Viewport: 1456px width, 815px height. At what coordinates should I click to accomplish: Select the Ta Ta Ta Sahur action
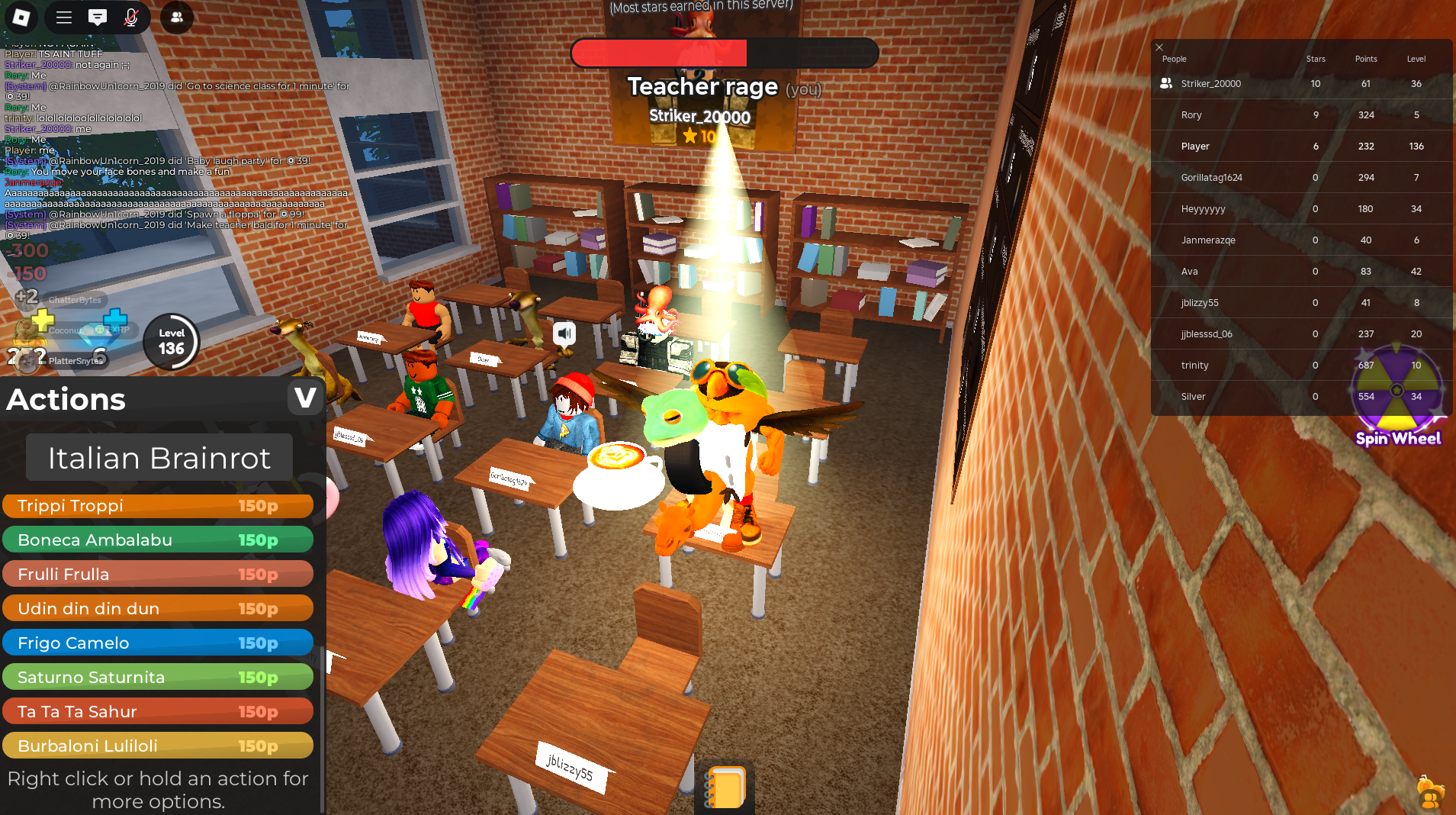[158, 712]
